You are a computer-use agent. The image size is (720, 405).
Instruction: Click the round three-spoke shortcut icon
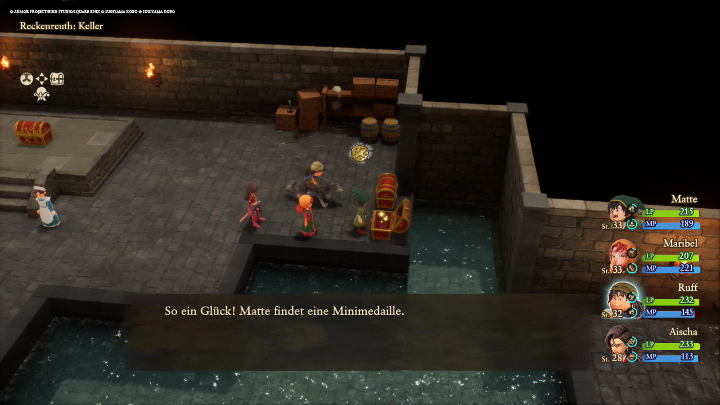[26, 78]
